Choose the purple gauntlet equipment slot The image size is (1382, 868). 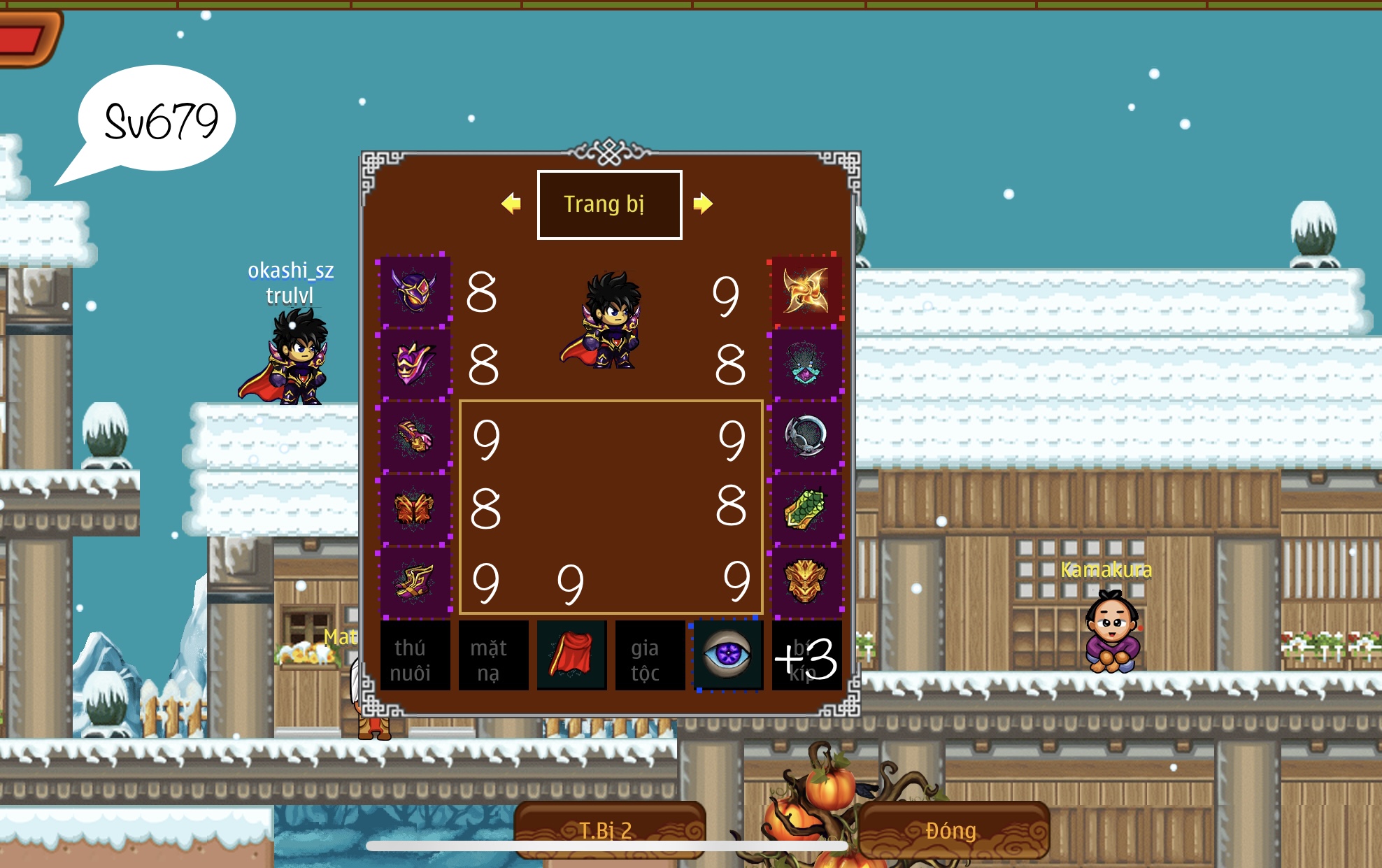click(415, 436)
